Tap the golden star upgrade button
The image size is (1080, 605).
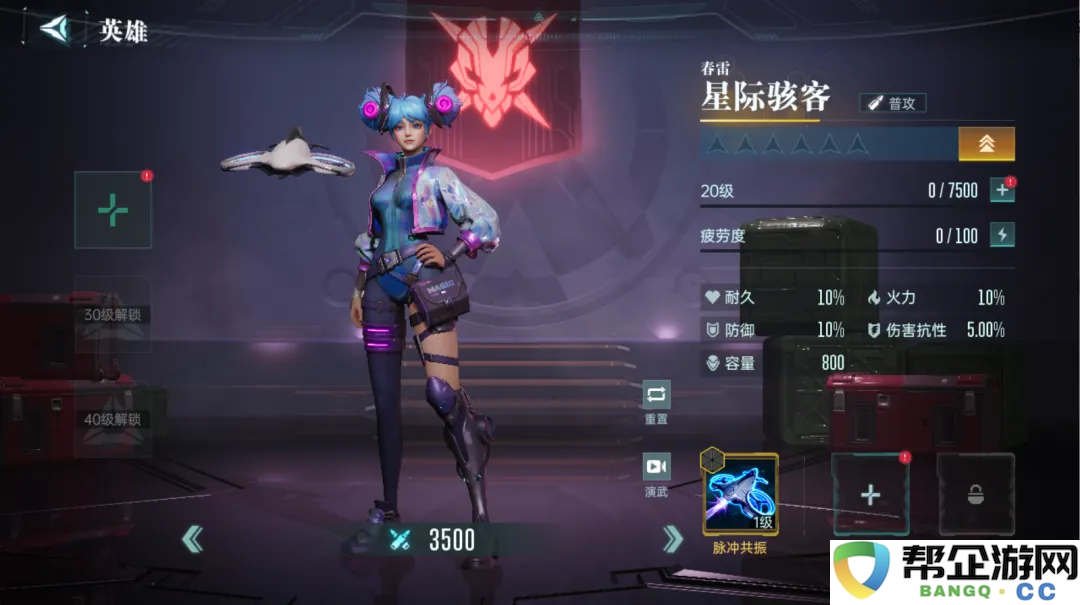986,143
